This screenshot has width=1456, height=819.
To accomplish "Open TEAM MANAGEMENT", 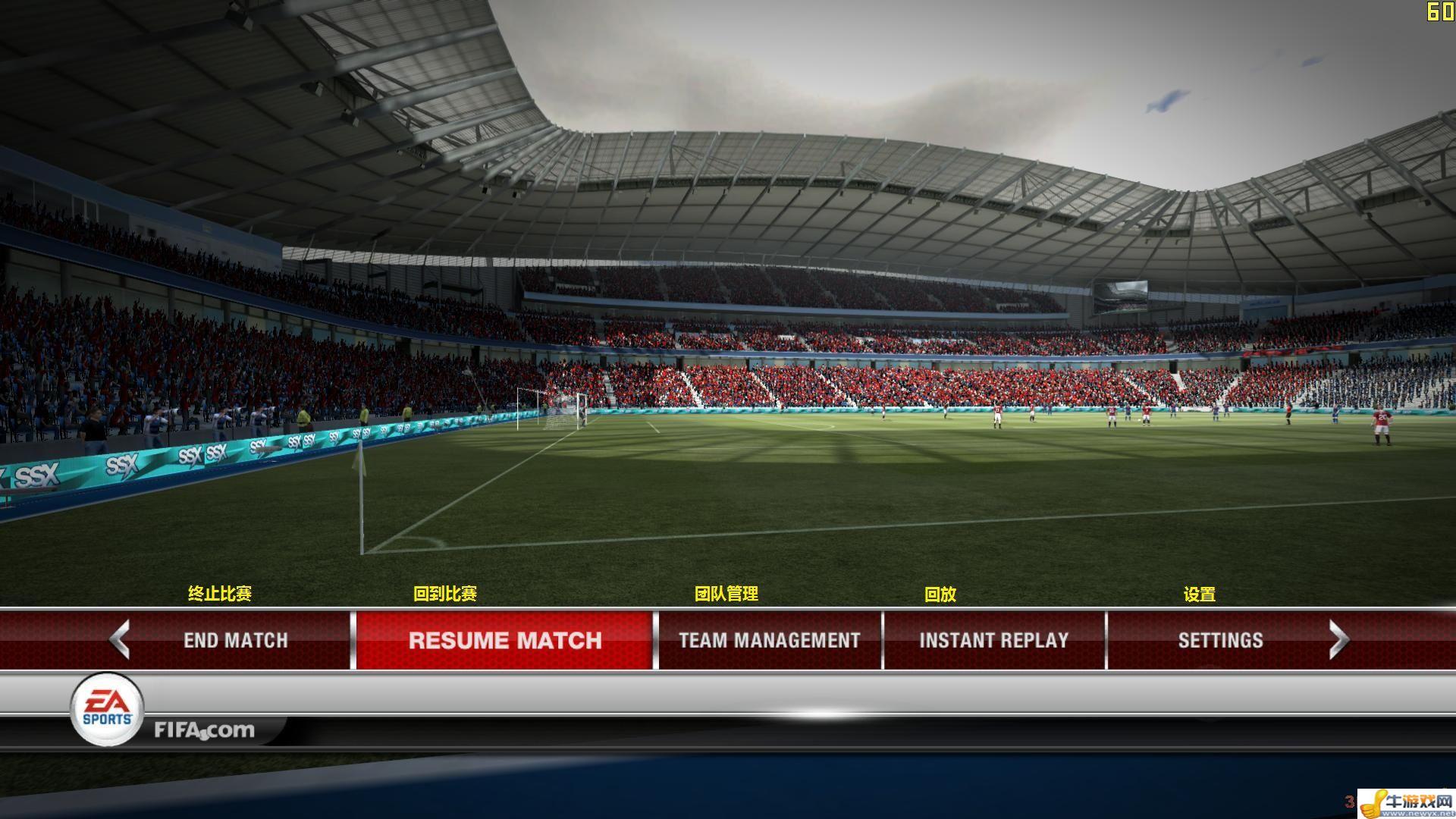I will 769,640.
